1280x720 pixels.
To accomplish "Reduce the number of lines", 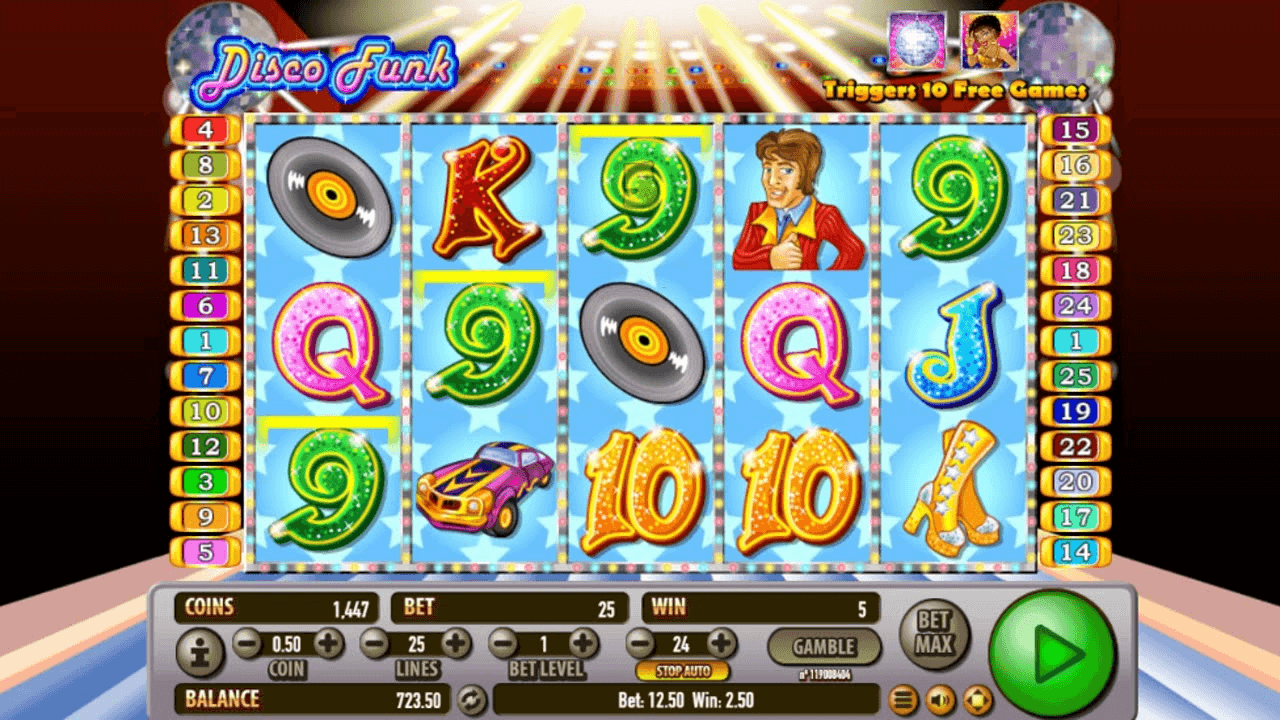I will pos(374,643).
